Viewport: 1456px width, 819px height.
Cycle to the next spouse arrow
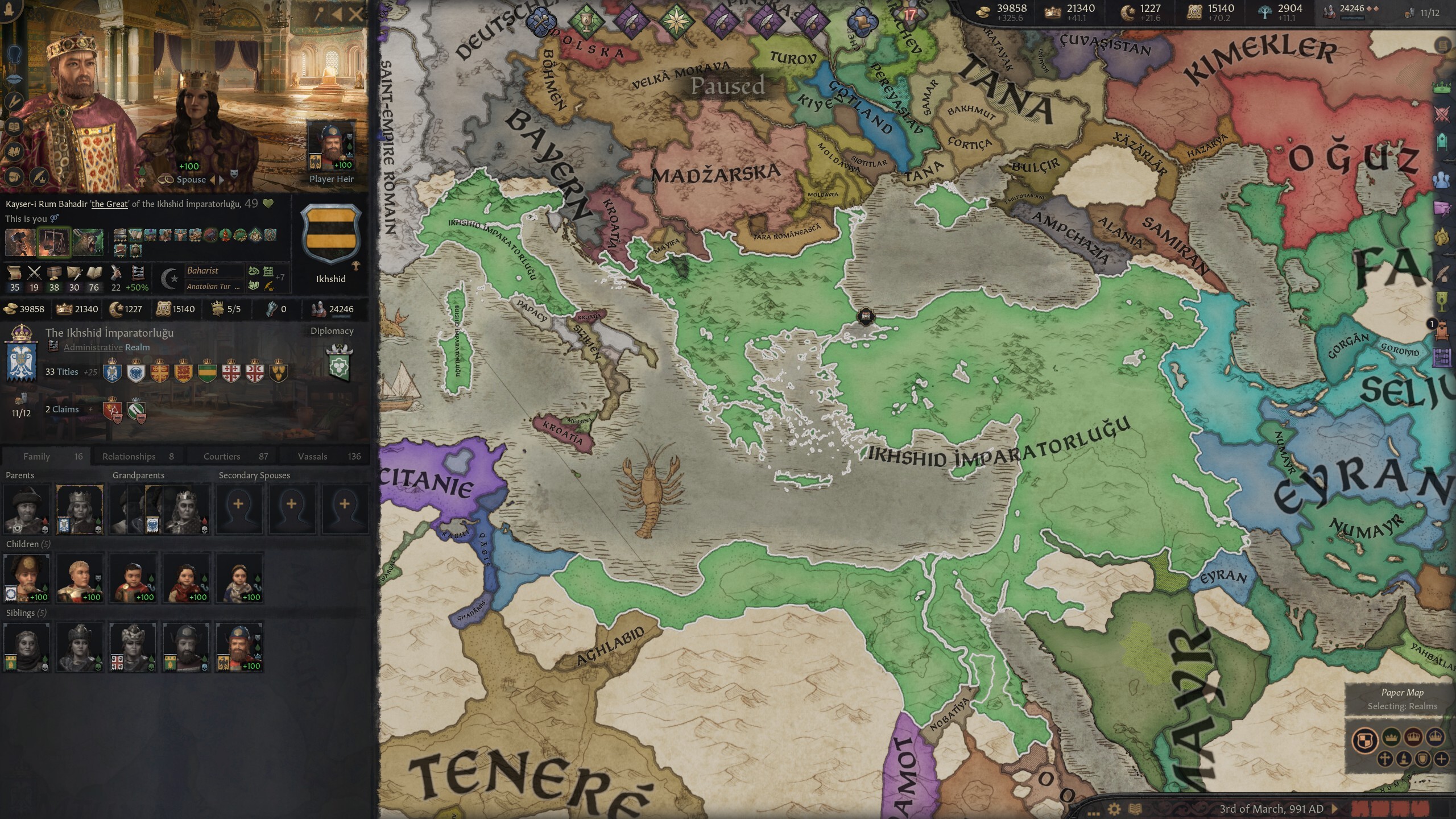pos(222,180)
